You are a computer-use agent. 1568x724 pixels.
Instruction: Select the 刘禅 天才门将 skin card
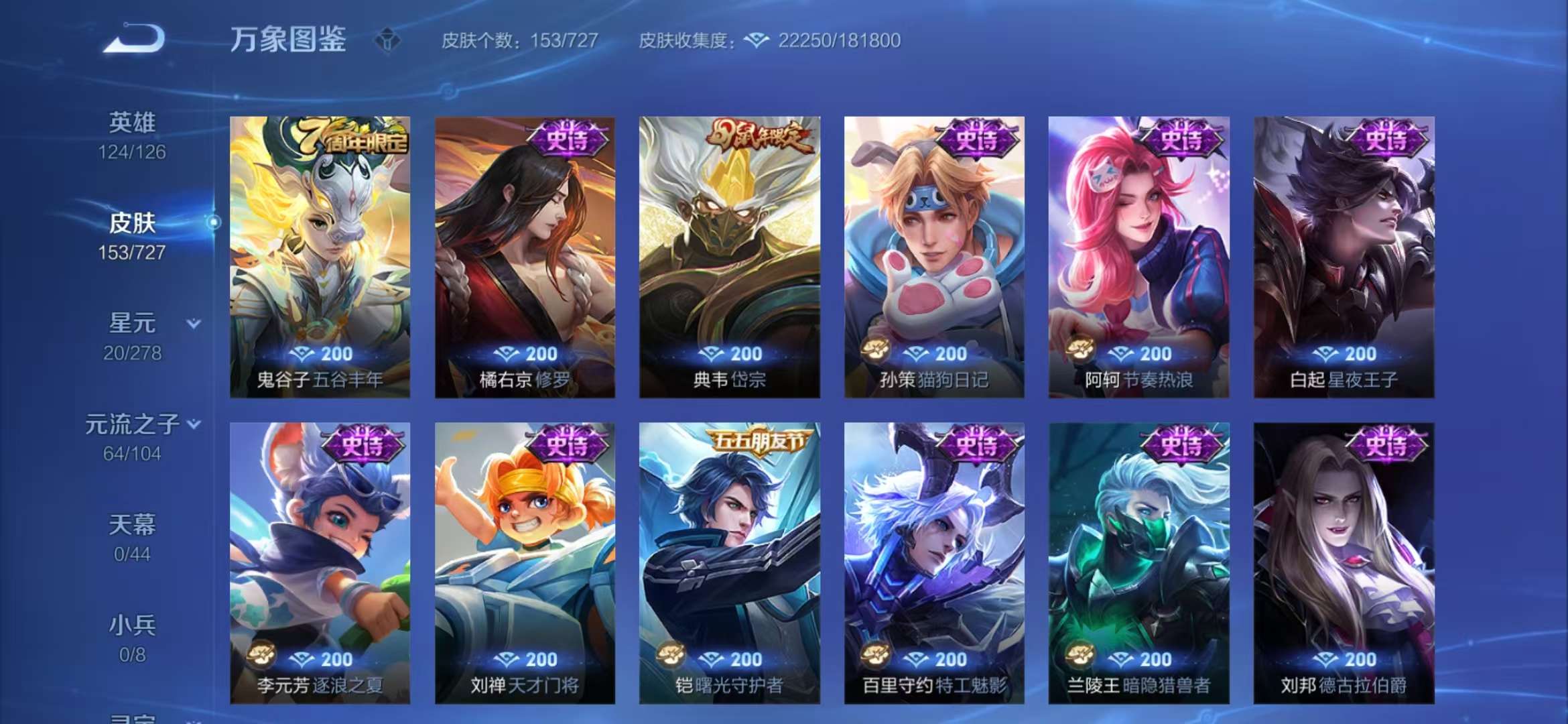pos(526,563)
